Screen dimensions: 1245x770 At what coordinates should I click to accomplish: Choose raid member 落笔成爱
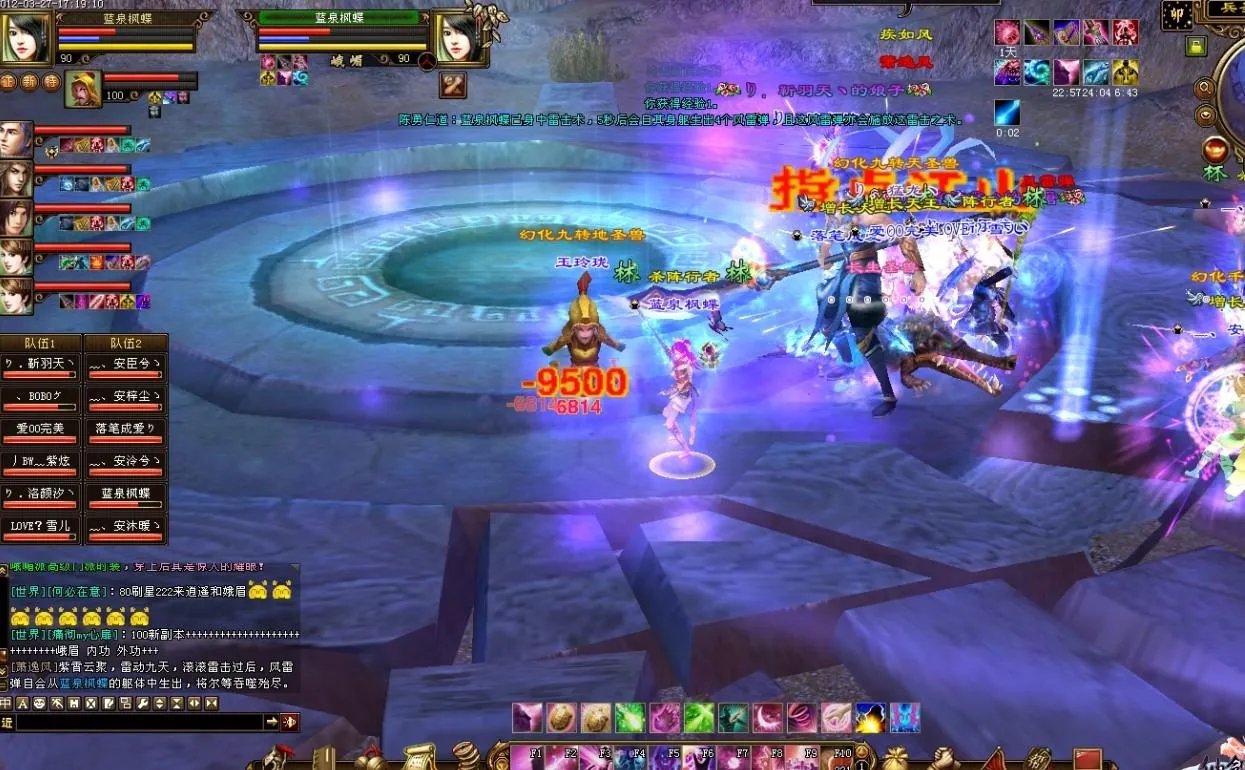click(x=125, y=432)
